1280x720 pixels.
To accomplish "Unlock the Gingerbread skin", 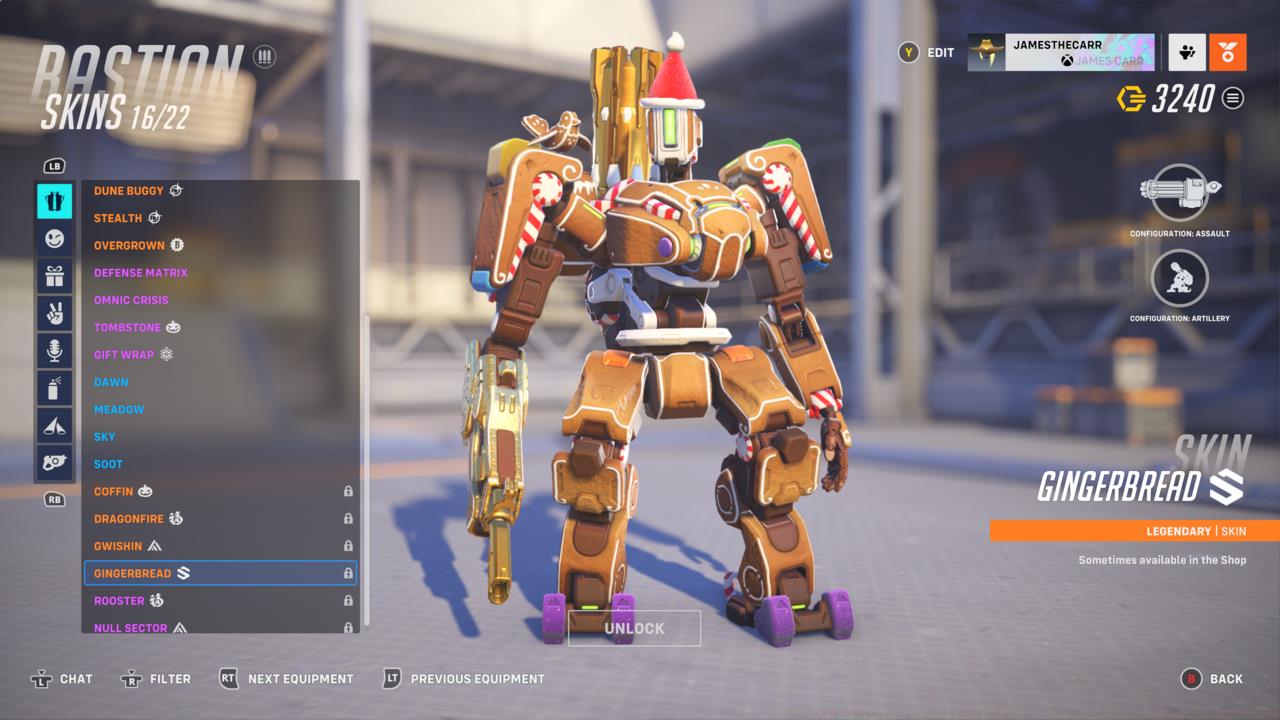I will coord(634,628).
